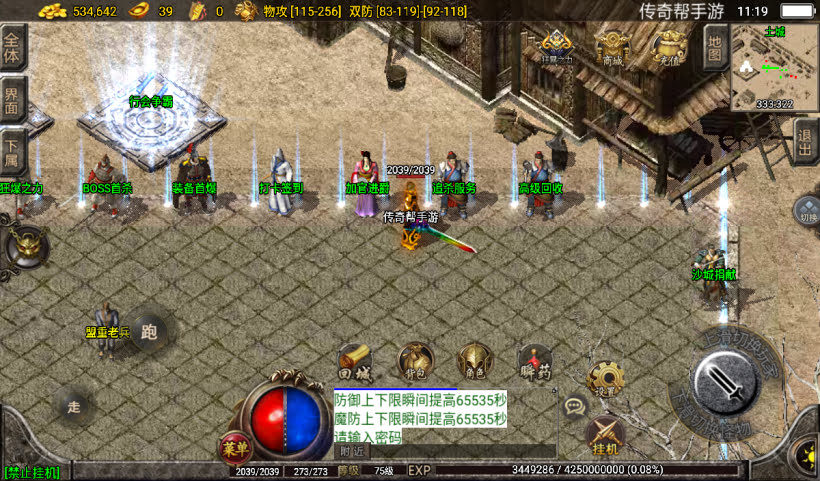Toggle the 跑 run button
820x481 pixels.
pyautogui.click(x=149, y=331)
